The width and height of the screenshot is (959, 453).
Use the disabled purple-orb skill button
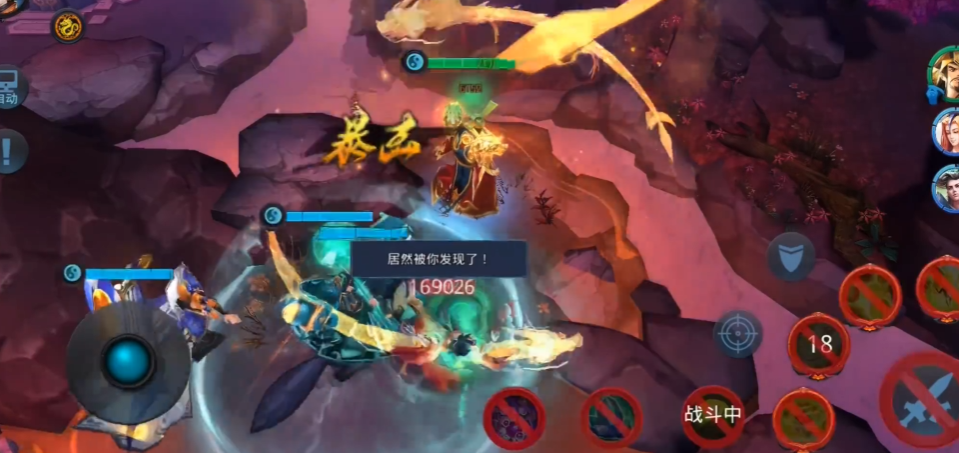514,417
